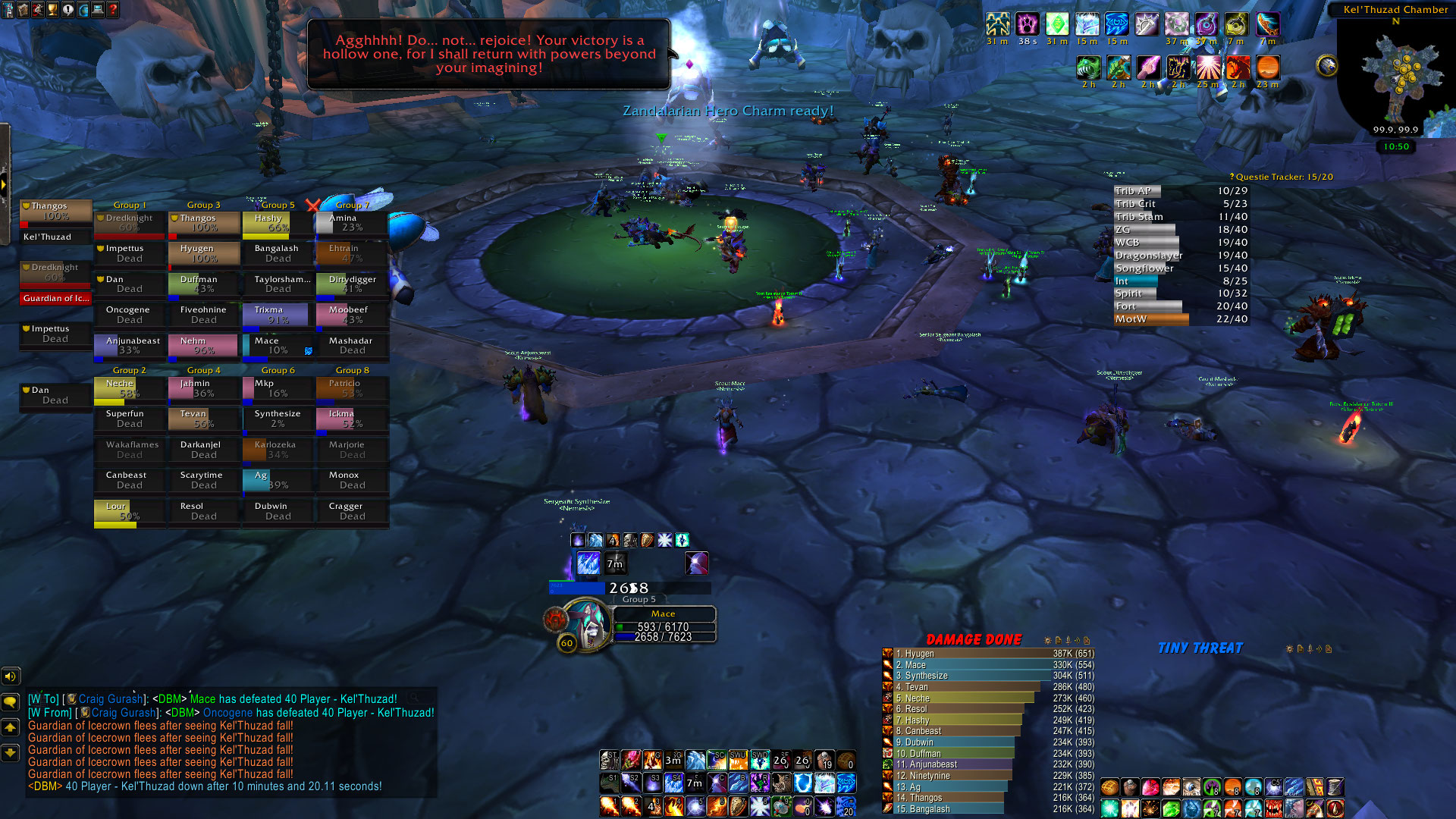
Task: Select Trixma's raid frame
Action: 276,315
